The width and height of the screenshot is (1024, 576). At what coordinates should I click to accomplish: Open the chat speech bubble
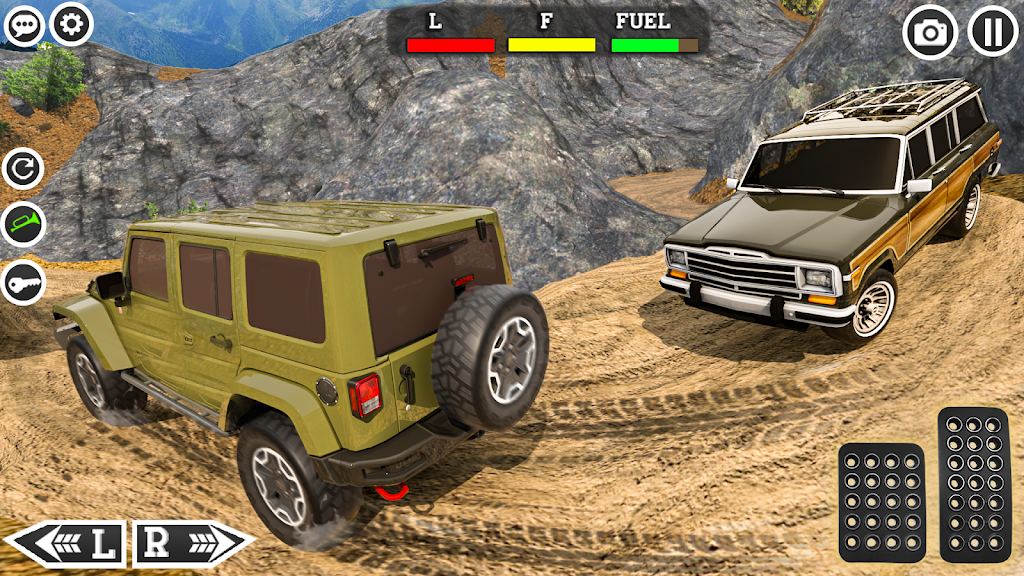[23, 25]
